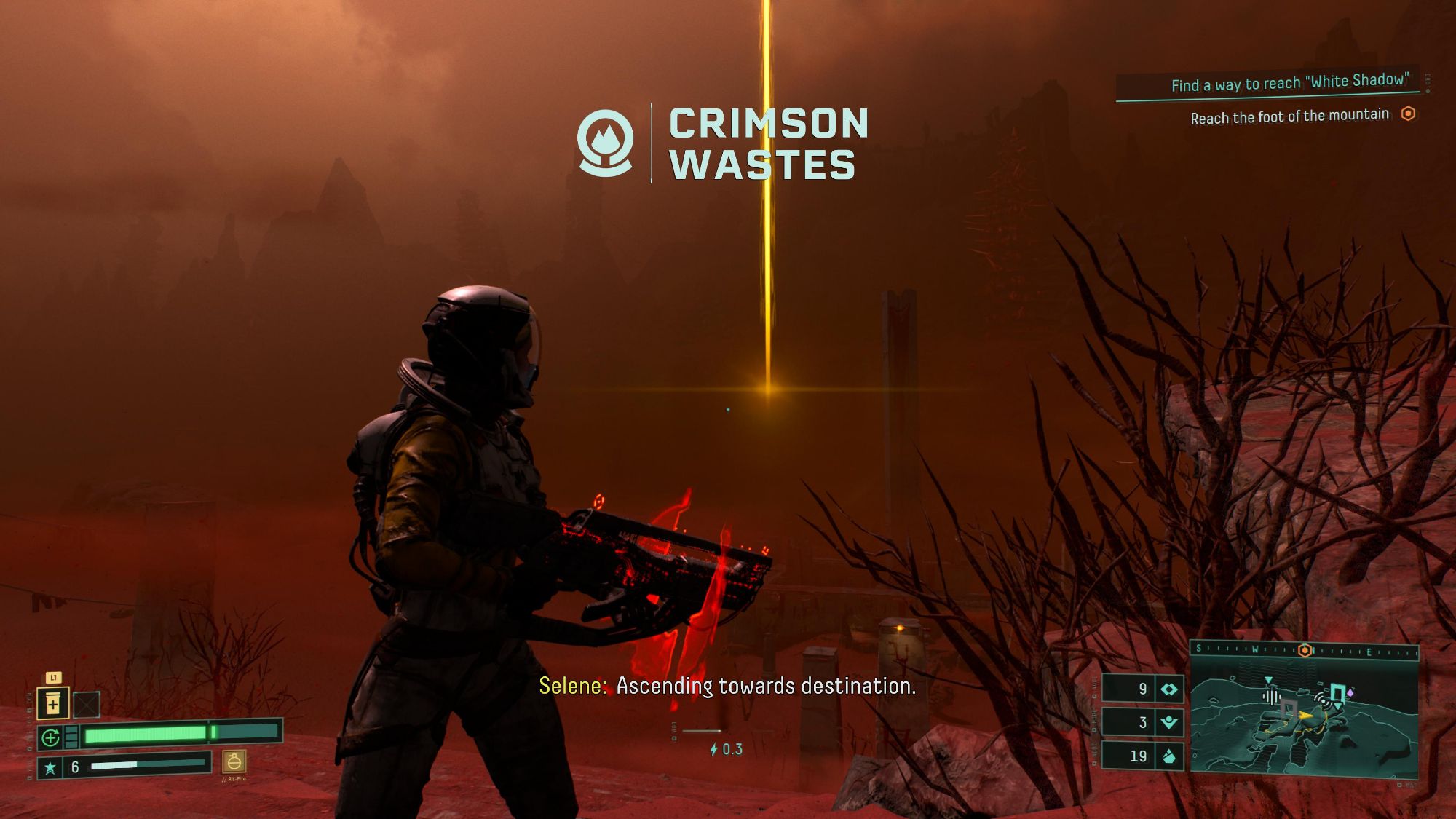Toggle the empty consumable slot next to the medkit
This screenshot has width=1456, height=819.
(87, 704)
